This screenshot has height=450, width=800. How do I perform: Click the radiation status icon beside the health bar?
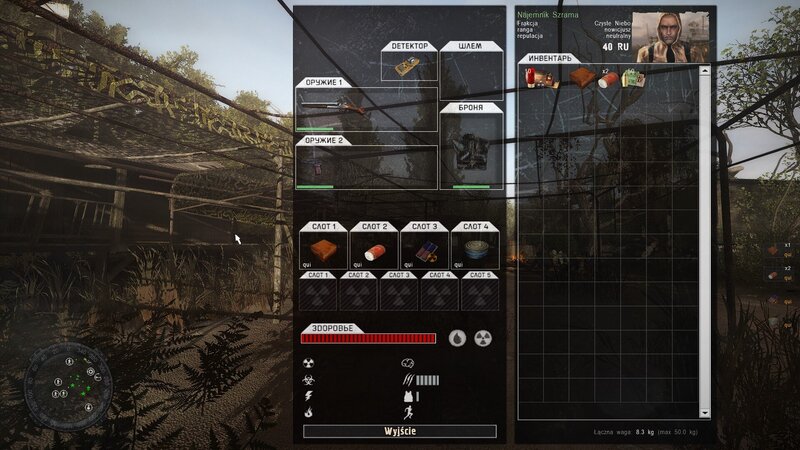tap(483, 338)
